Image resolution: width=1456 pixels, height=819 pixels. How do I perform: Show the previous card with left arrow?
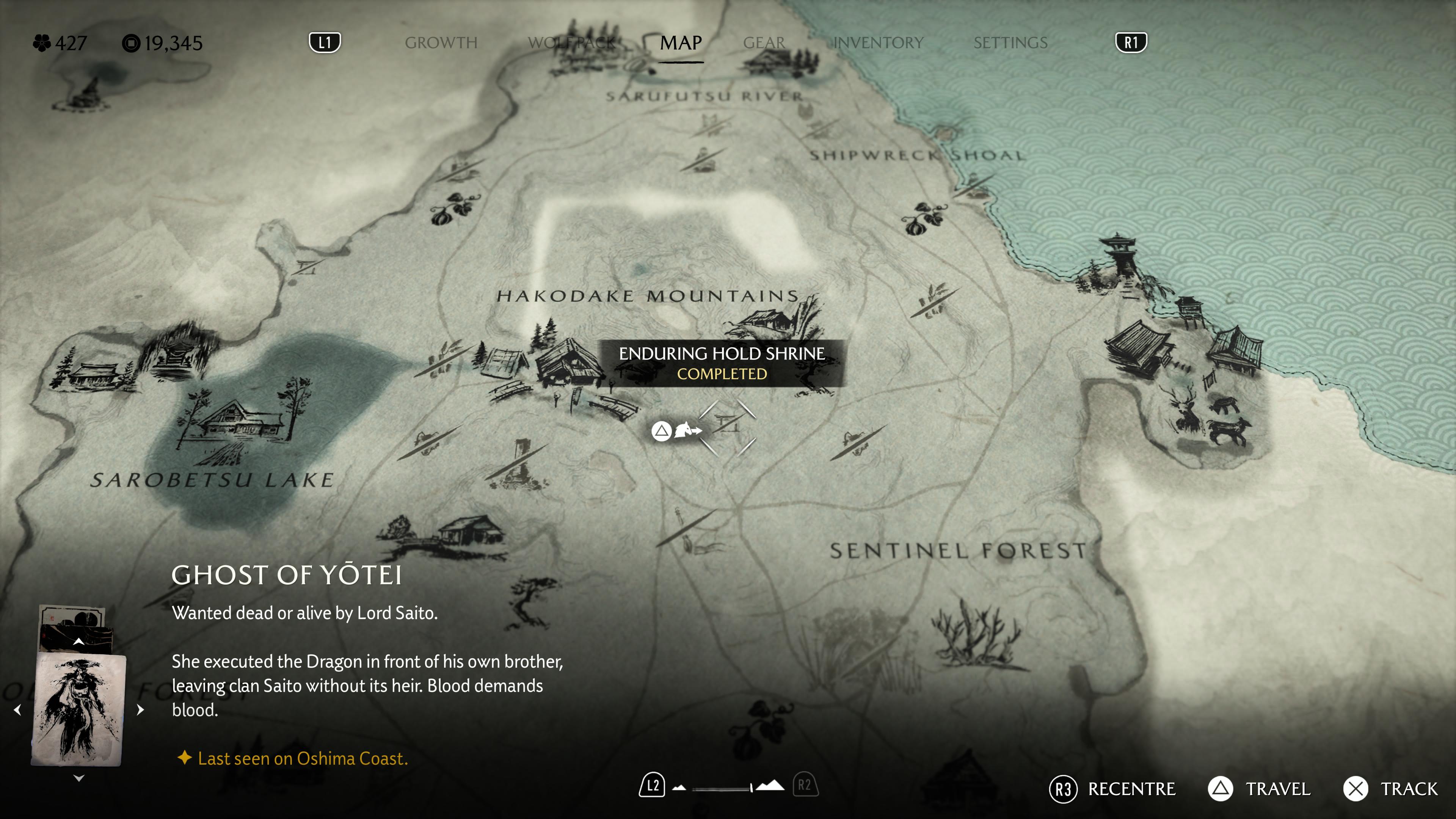pyautogui.click(x=17, y=709)
